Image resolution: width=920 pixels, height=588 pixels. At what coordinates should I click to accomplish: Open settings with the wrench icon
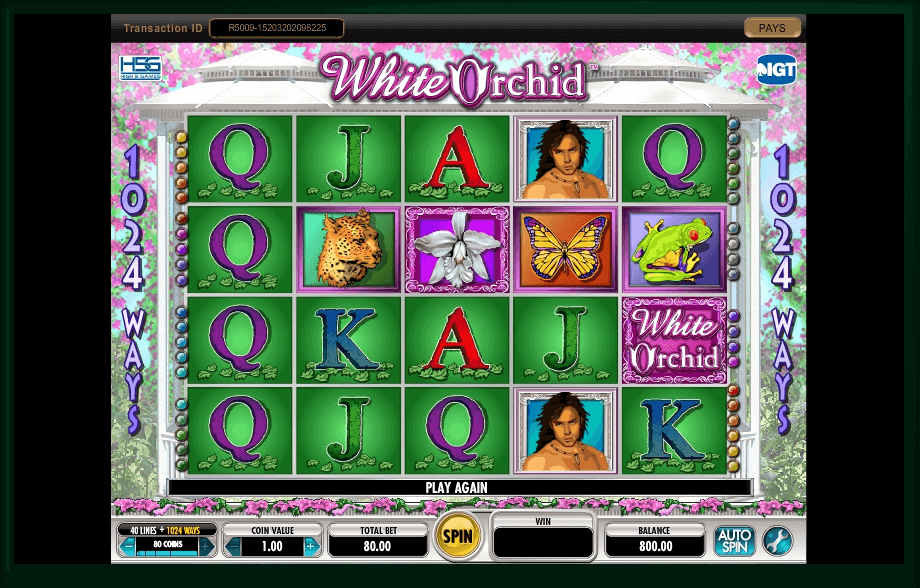click(777, 541)
